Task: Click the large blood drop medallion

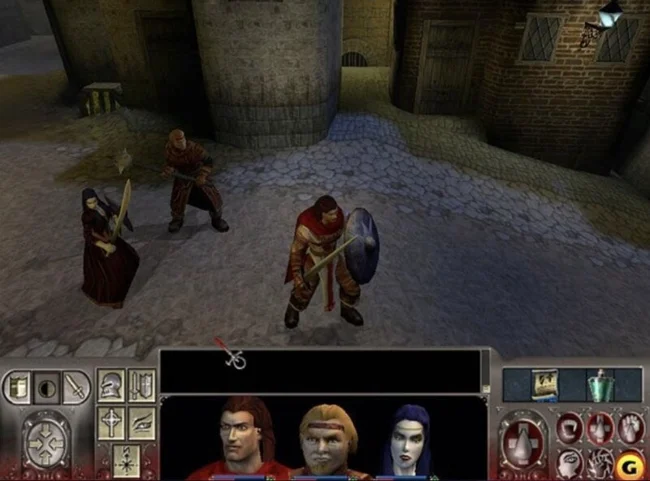Action: point(525,440)
